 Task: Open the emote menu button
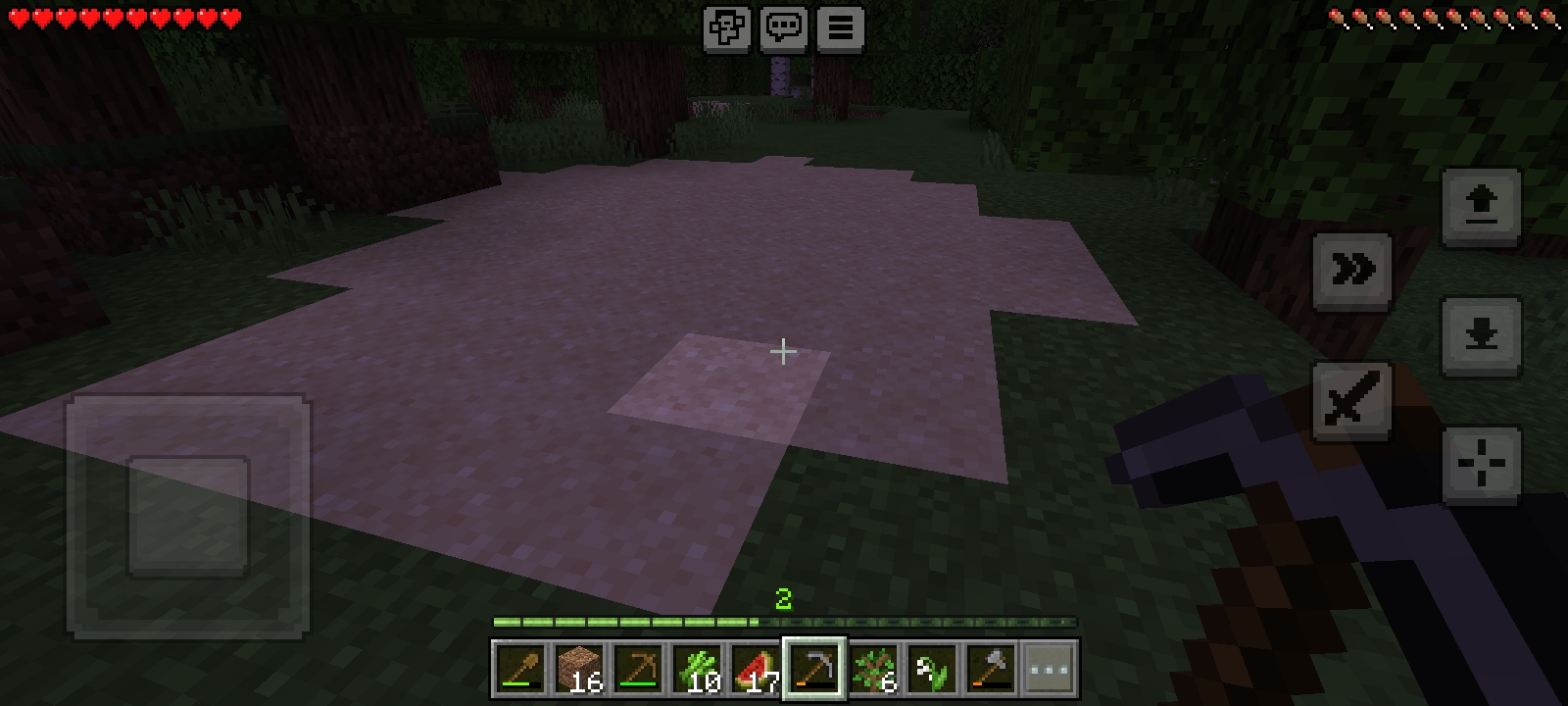[727, 28]
